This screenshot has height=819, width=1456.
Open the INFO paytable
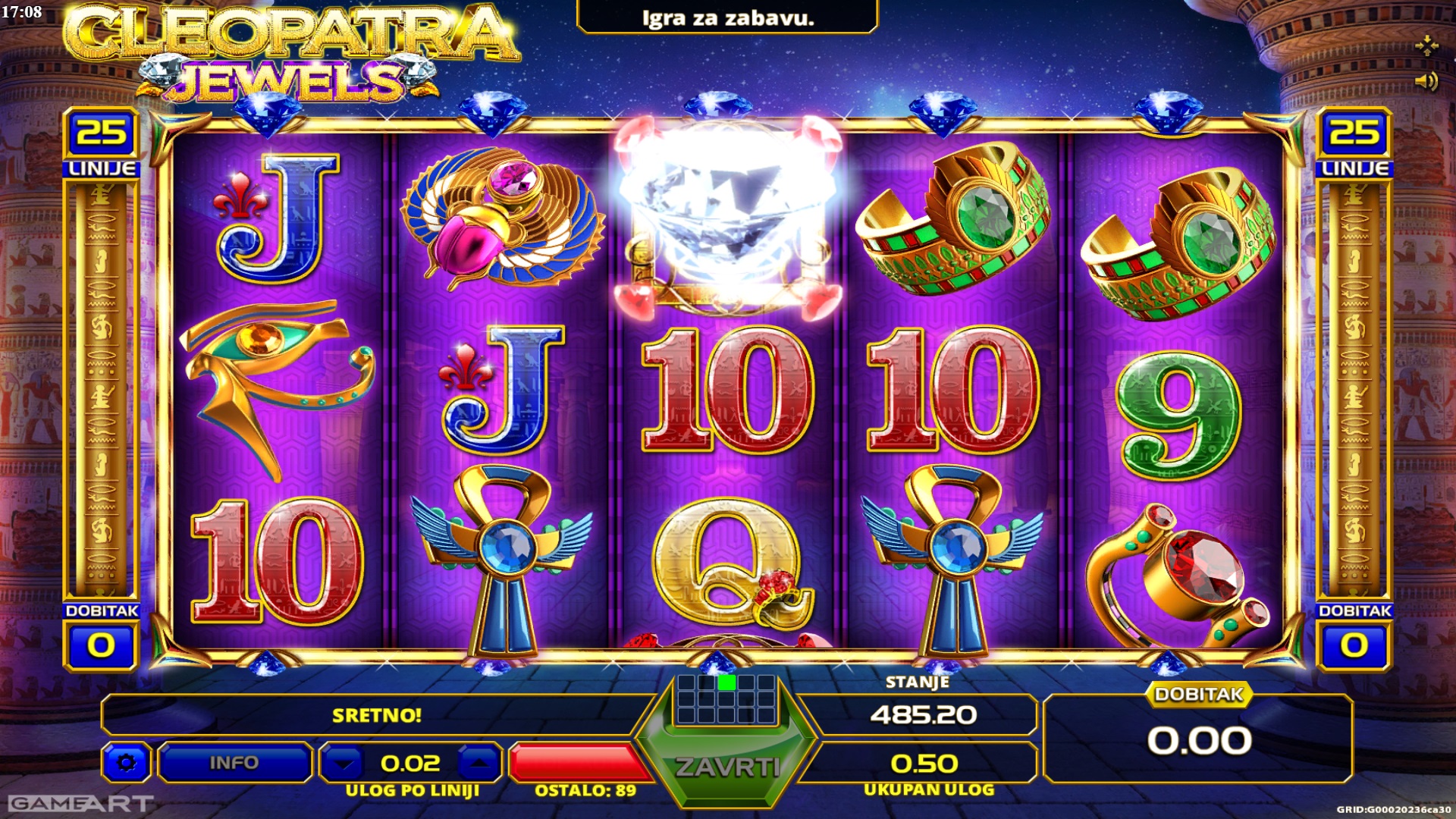pos(234,762)
